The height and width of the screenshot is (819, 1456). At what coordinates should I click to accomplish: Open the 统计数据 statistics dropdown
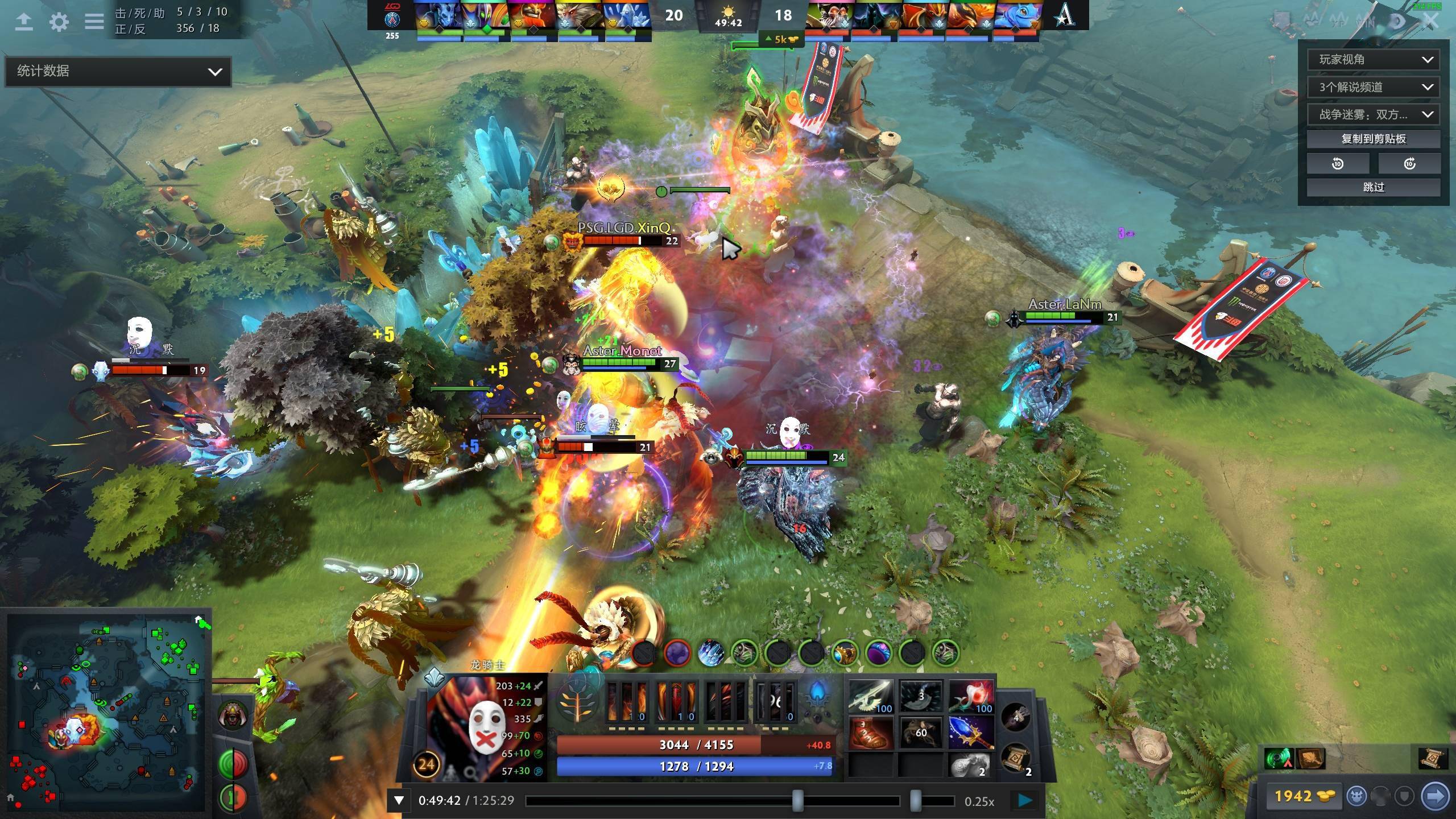[x=118, y=71]
